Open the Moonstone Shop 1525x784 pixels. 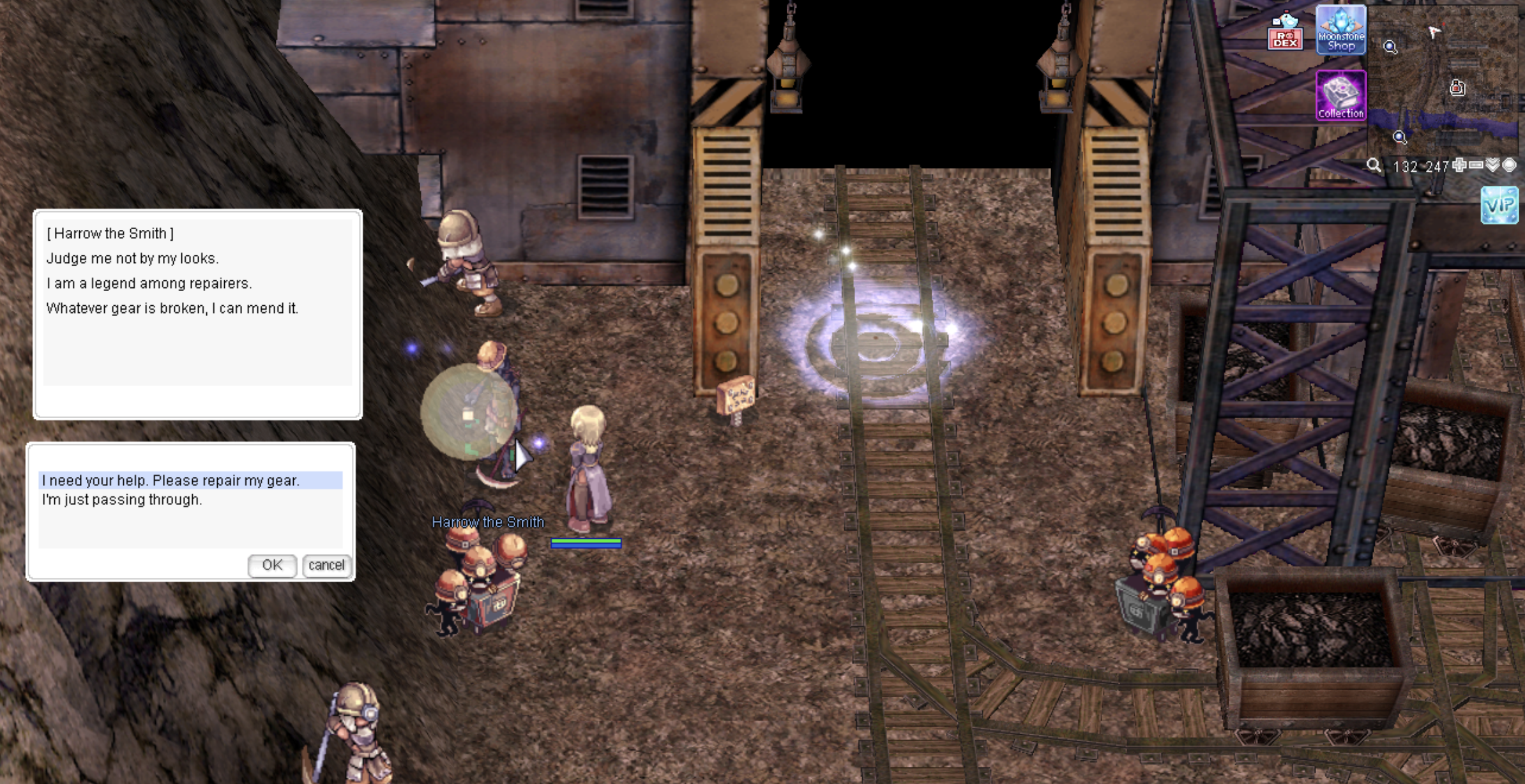coord(1340,30)
